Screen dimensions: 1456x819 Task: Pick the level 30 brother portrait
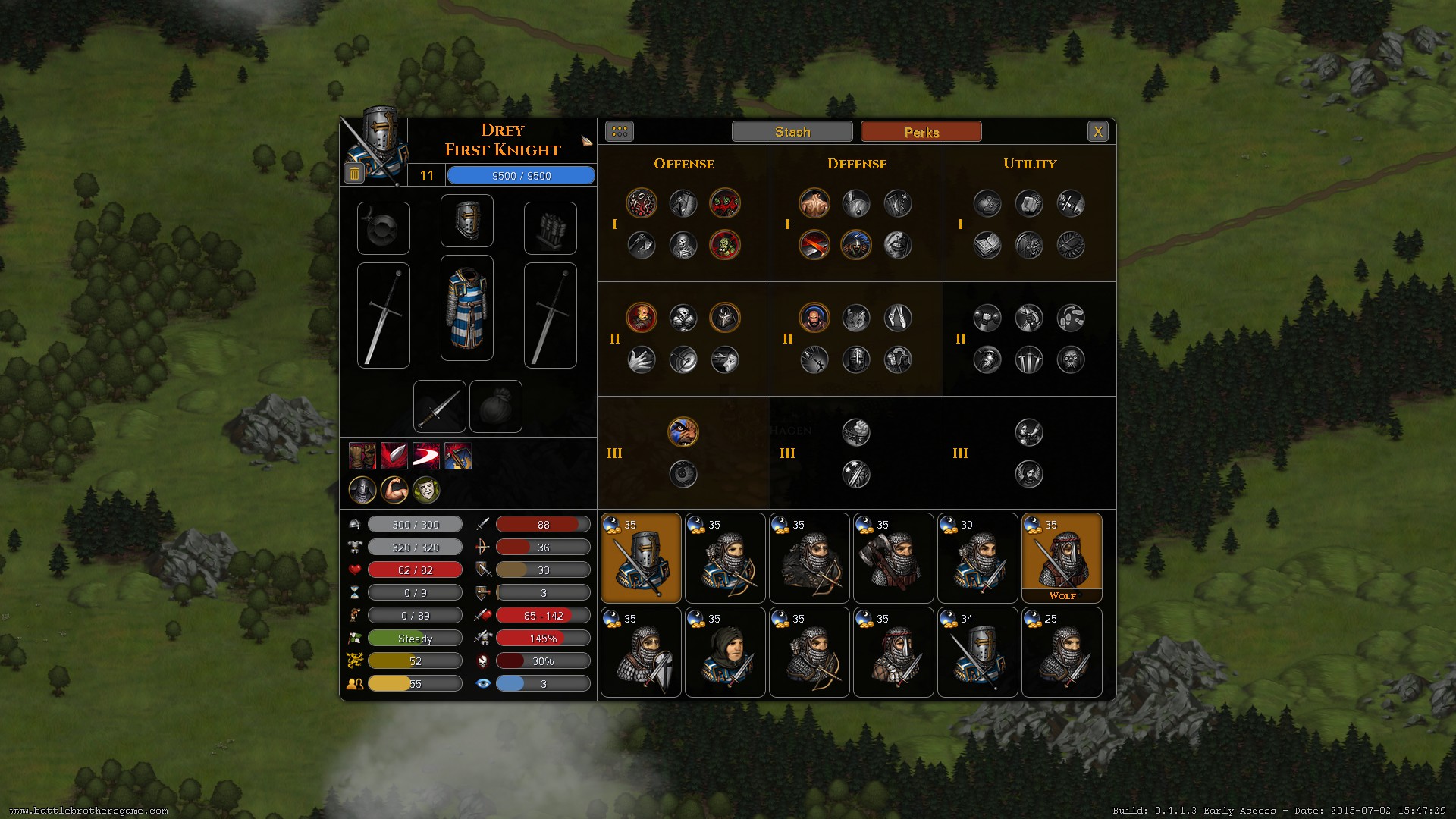(977, 557)
